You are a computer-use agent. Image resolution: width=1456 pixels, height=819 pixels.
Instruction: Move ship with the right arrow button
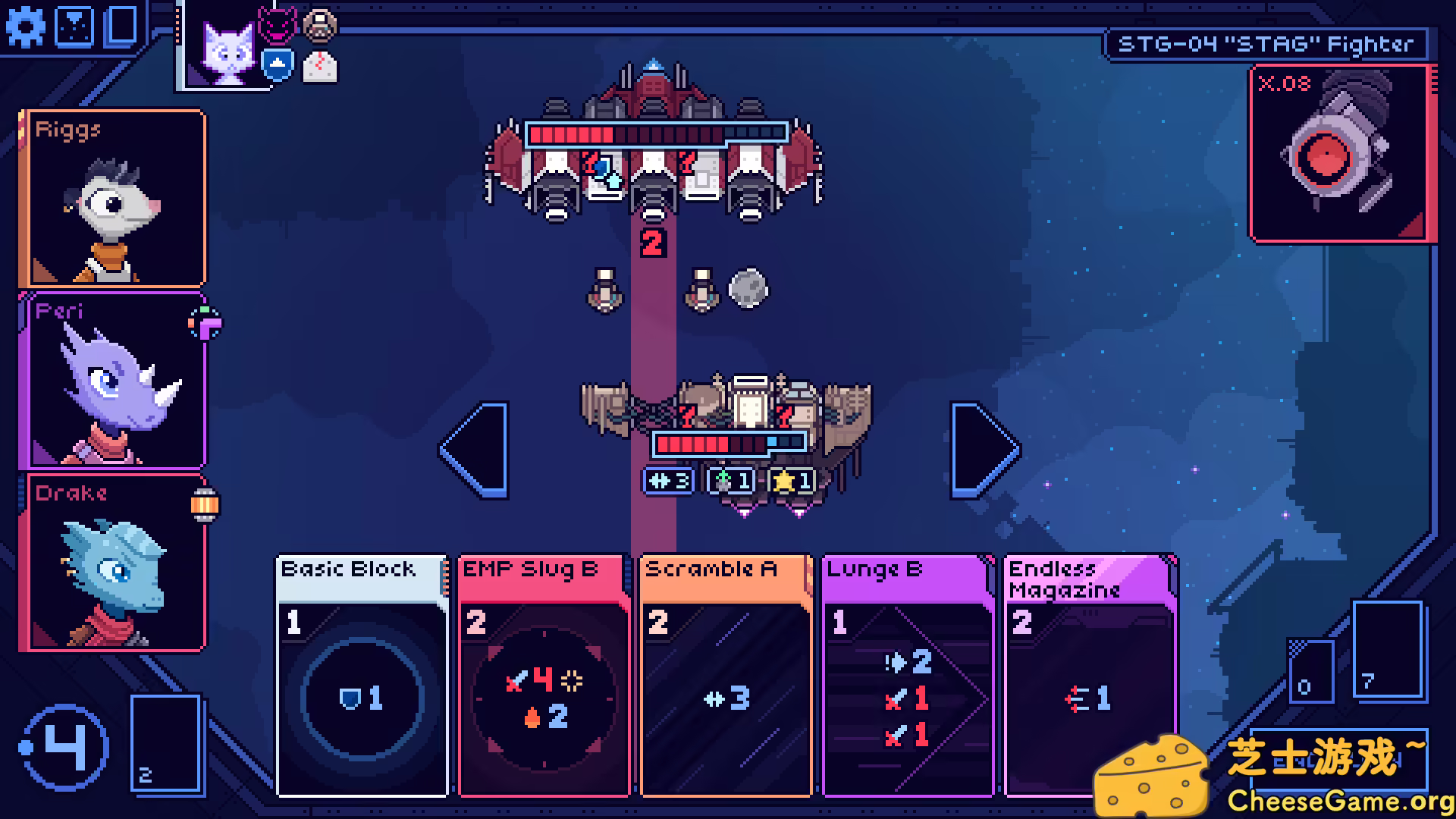(x=984, y=450)
